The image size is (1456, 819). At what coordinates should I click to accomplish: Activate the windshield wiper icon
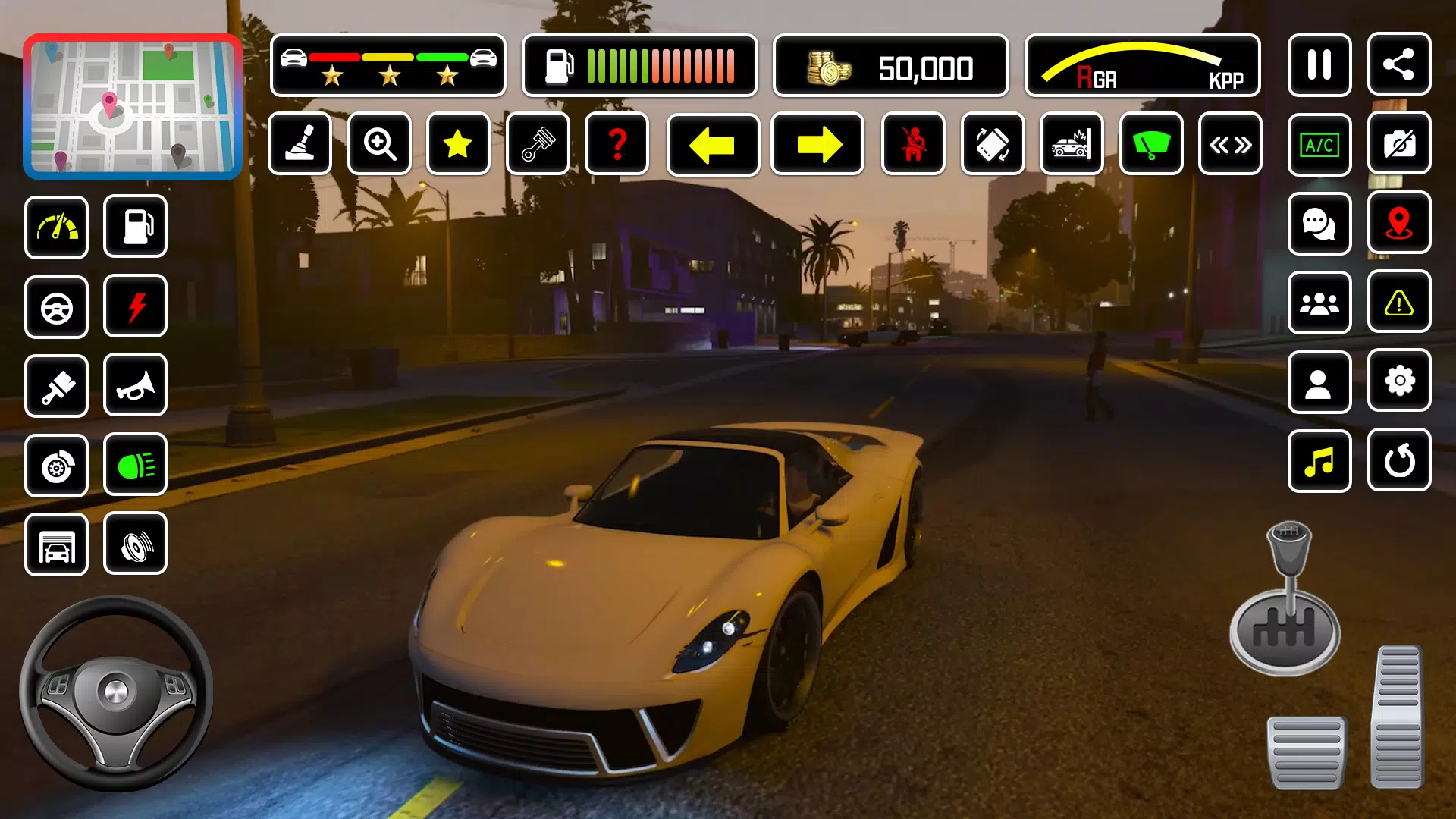click(1150, 144)
